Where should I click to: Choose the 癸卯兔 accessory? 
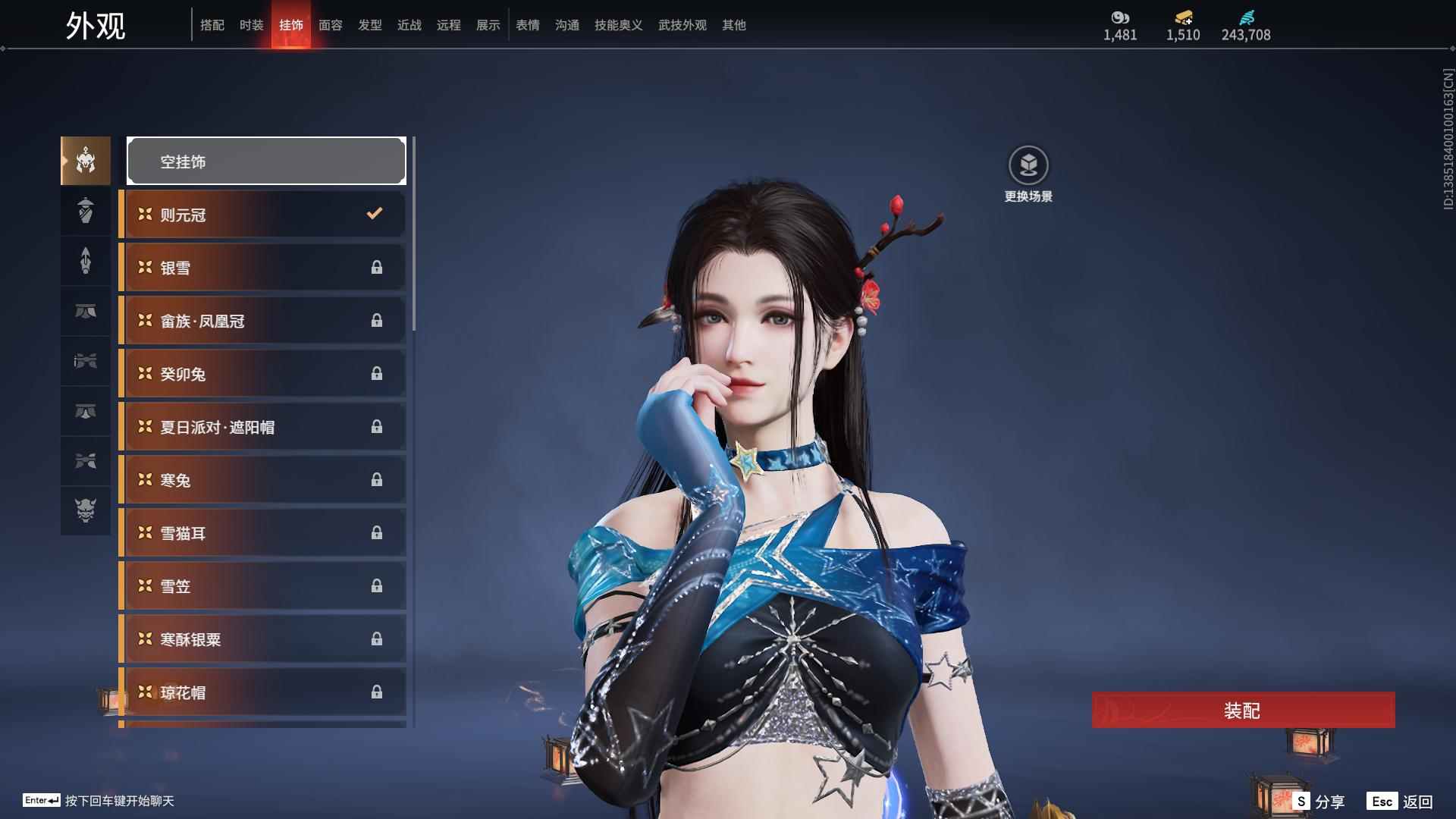(x=263, y=374)
